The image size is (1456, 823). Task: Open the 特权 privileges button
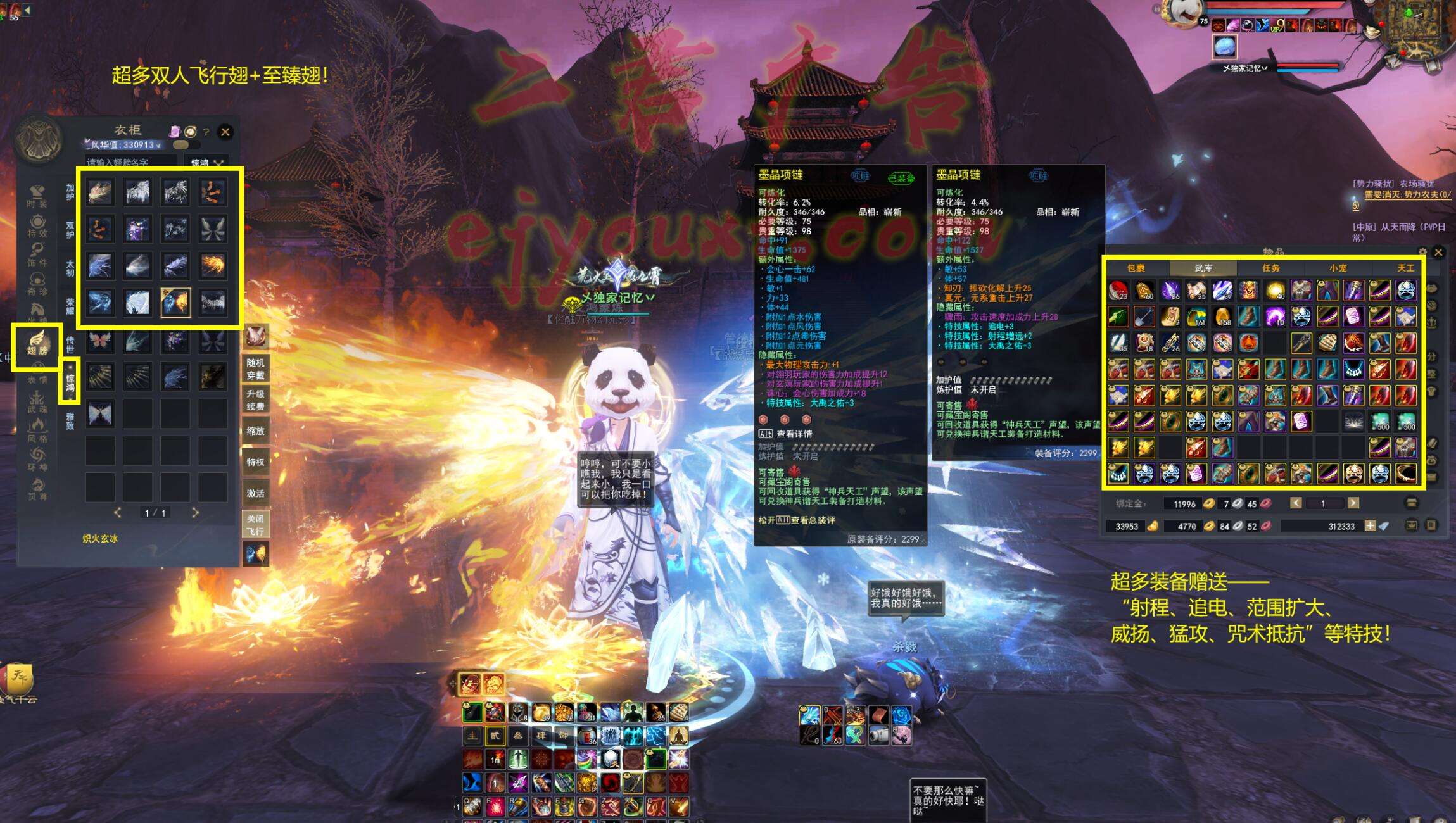click(255, 462)
